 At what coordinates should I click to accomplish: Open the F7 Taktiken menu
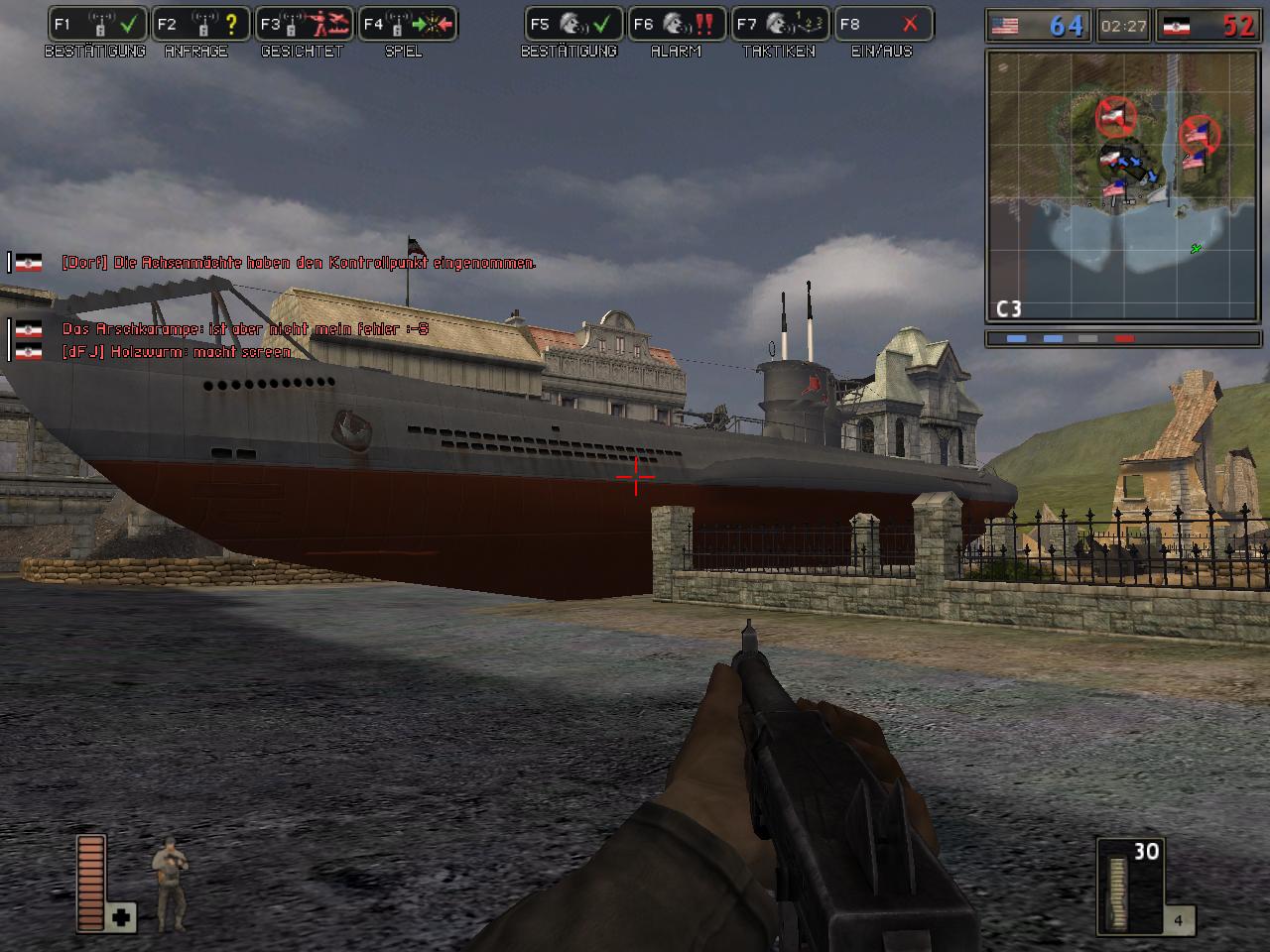780,25
